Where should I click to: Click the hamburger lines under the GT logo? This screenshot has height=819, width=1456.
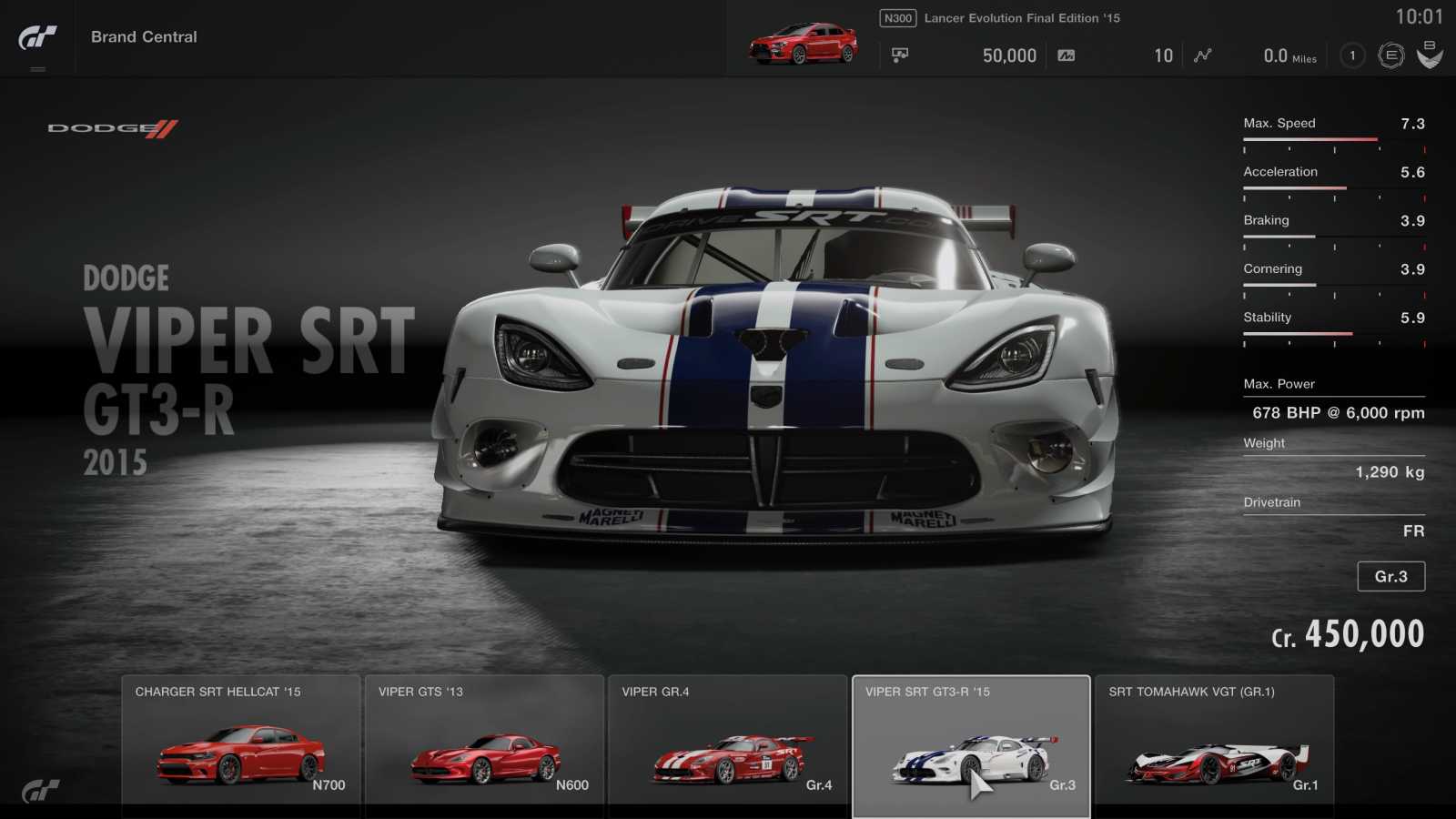coord(38,66)
